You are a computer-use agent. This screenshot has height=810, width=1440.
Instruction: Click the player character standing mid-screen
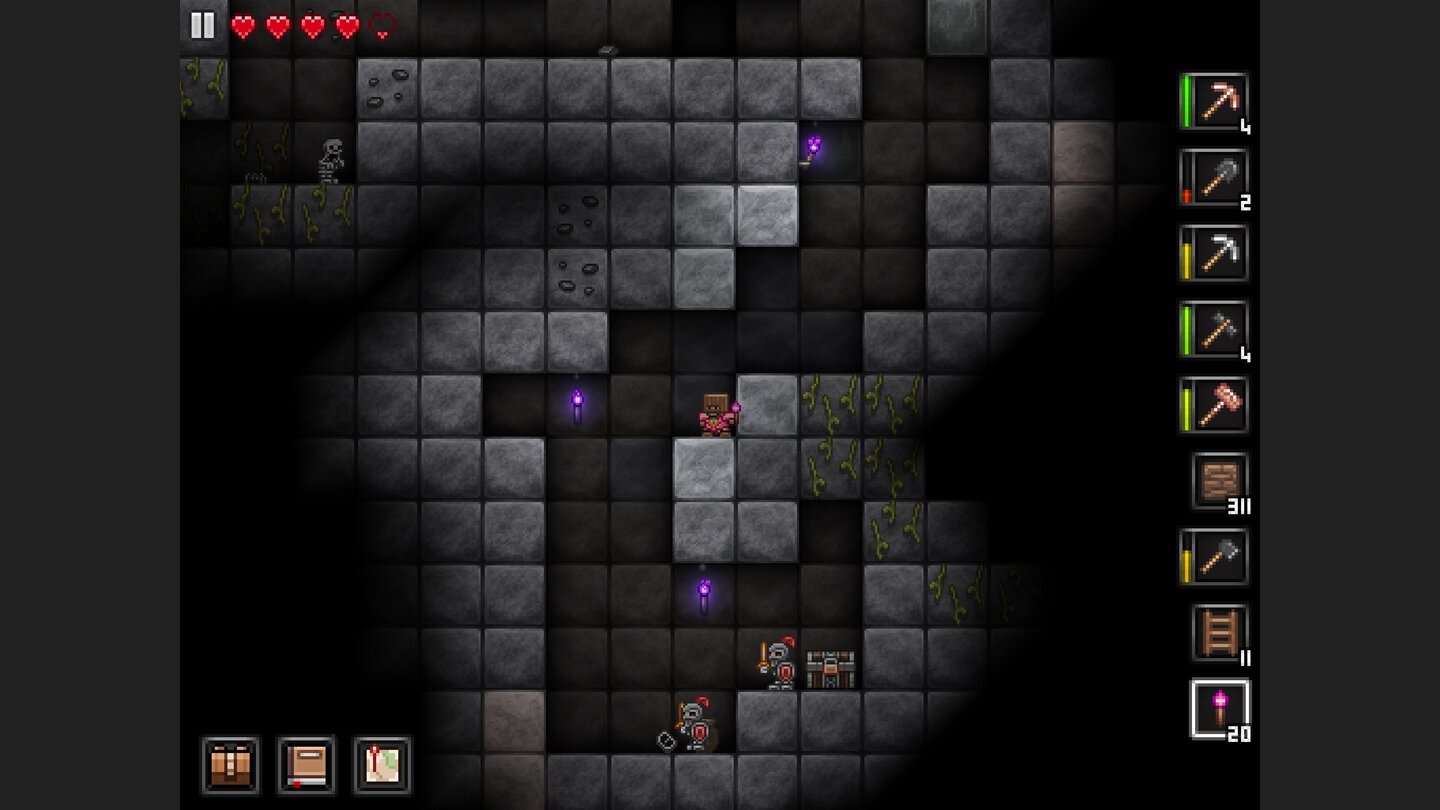[715, 413]
